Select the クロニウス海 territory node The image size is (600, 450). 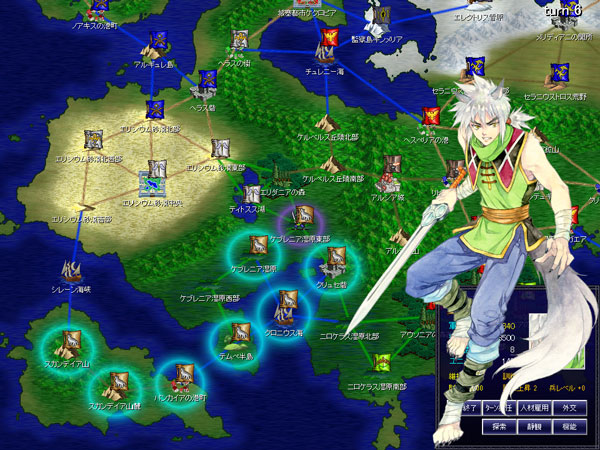click(287, 303)
